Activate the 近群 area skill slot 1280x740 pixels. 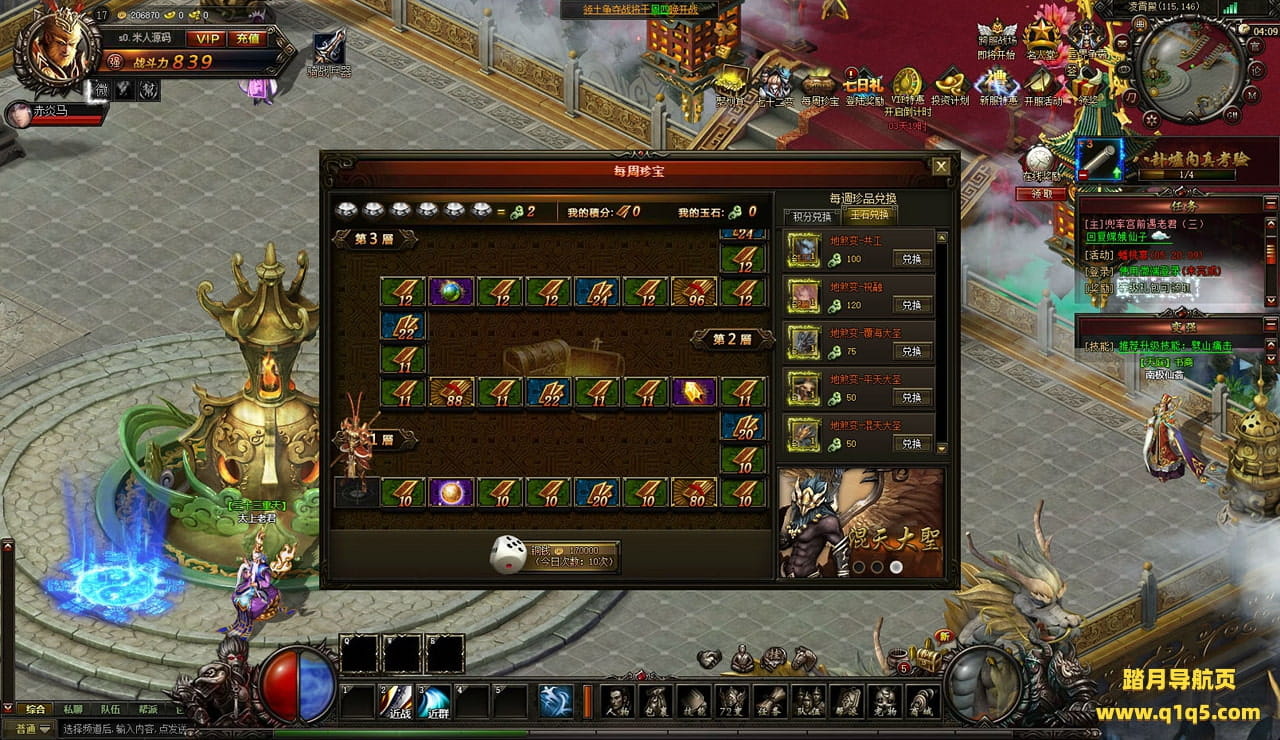click(x=435, y=701)
